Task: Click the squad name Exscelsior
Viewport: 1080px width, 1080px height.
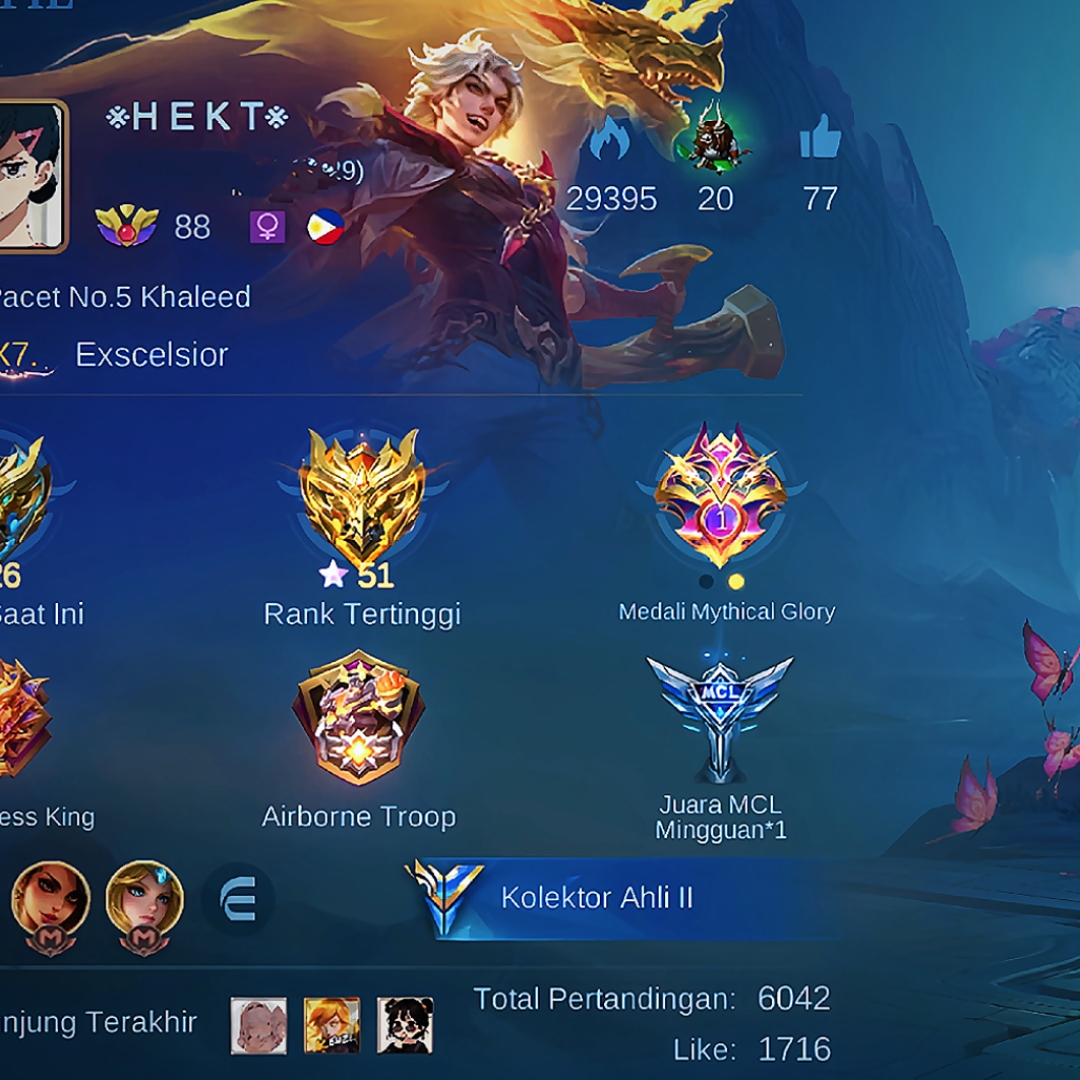Action: pos(152,355)
